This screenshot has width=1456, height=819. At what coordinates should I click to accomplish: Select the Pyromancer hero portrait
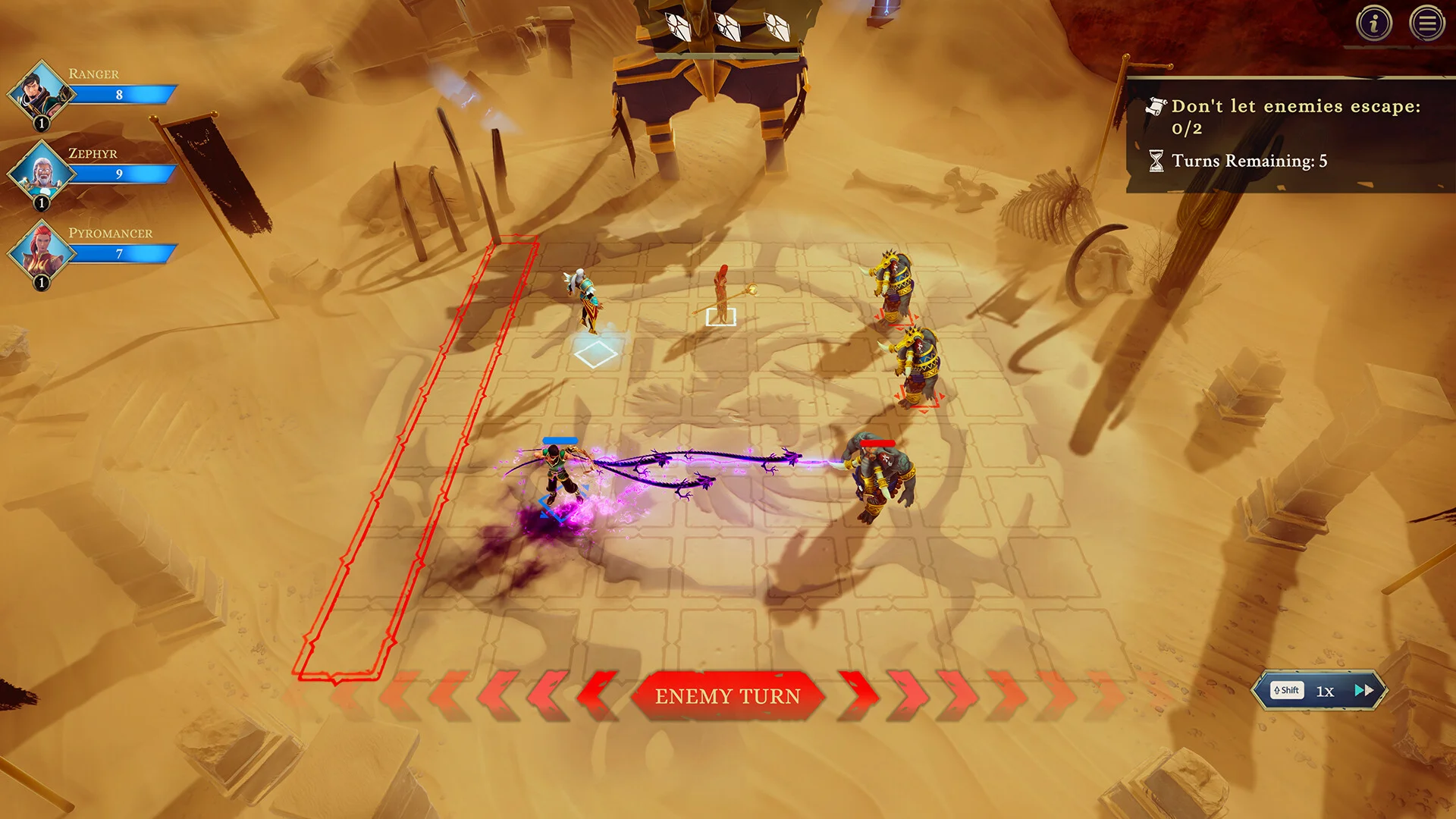click(x=39, y=253)
